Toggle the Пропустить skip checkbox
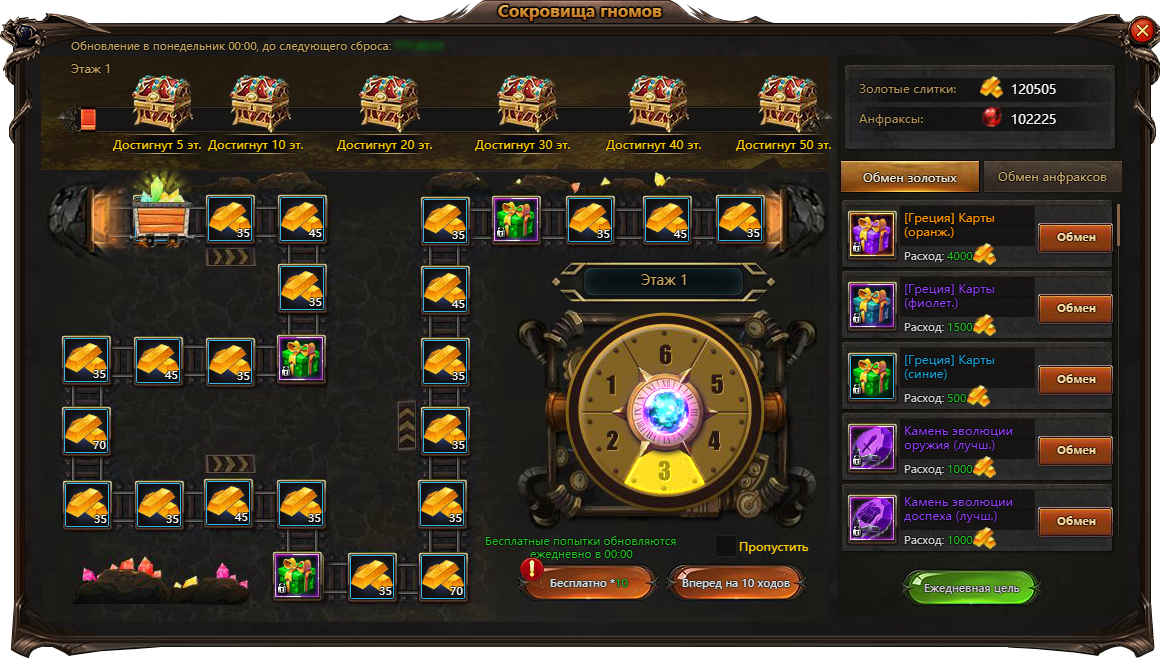The image size is (1160, 659). coord(726,546)
